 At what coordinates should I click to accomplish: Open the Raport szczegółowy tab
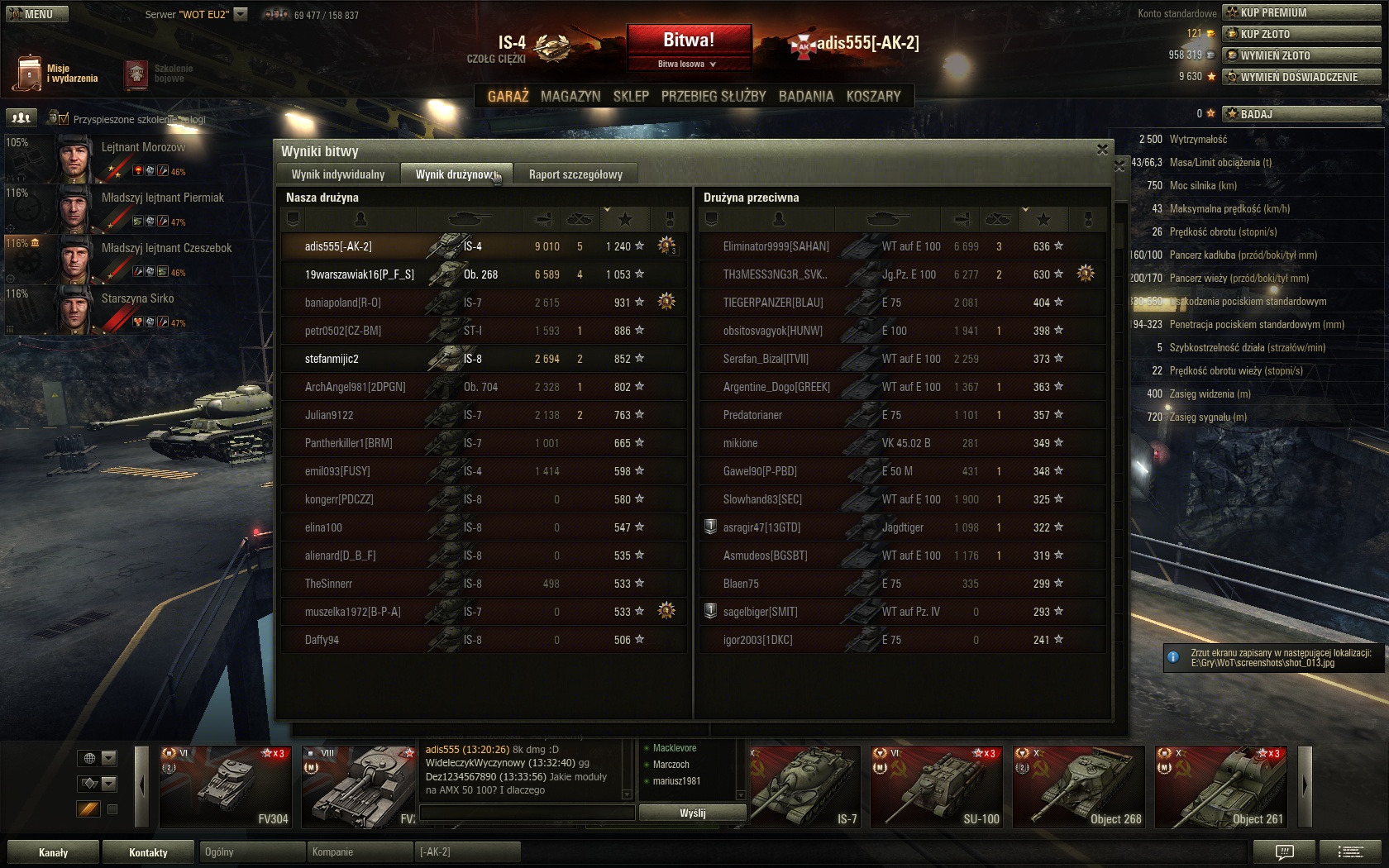(x=575, y=174)
